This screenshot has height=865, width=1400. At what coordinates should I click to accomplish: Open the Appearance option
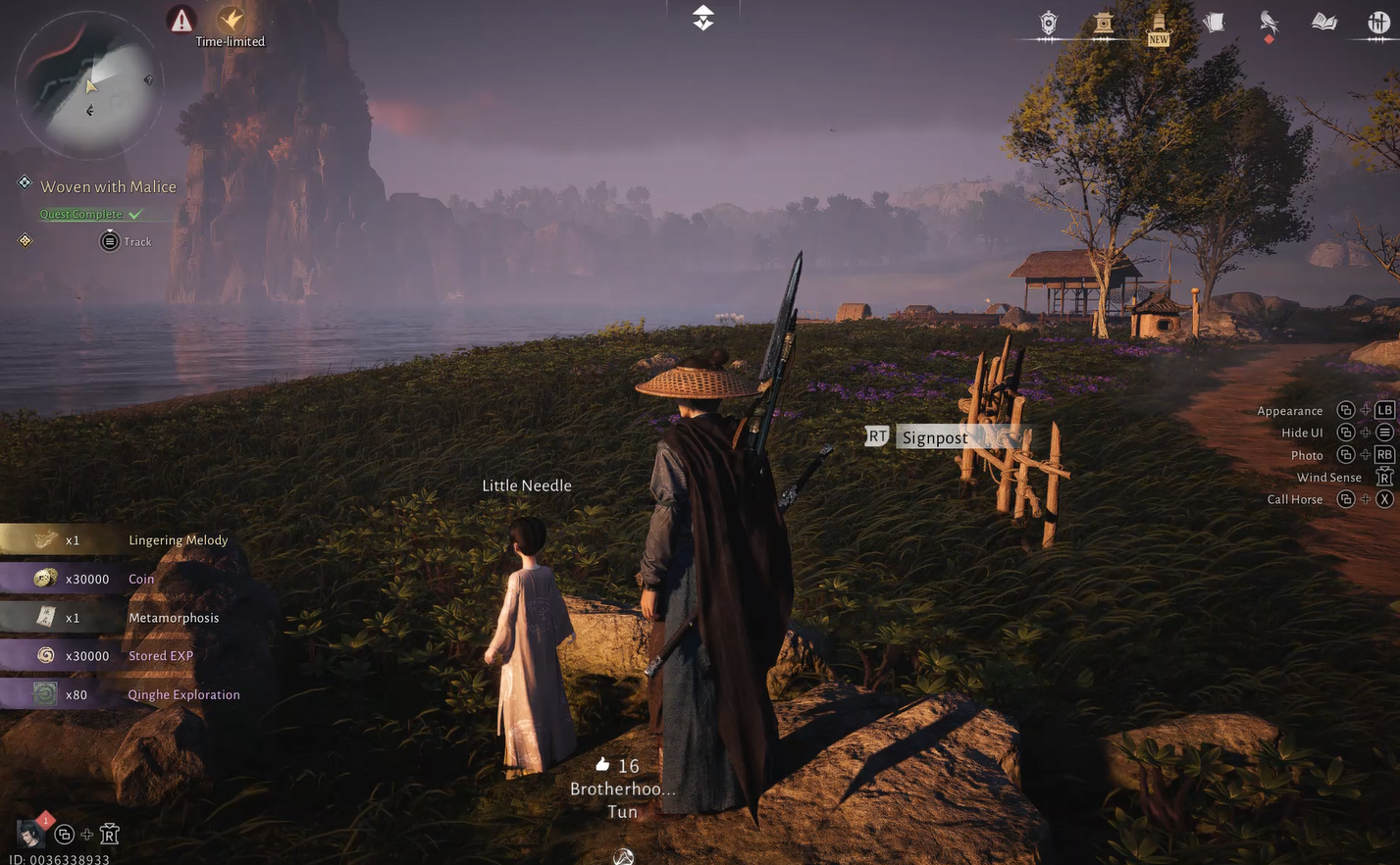tap(1290, 410)
